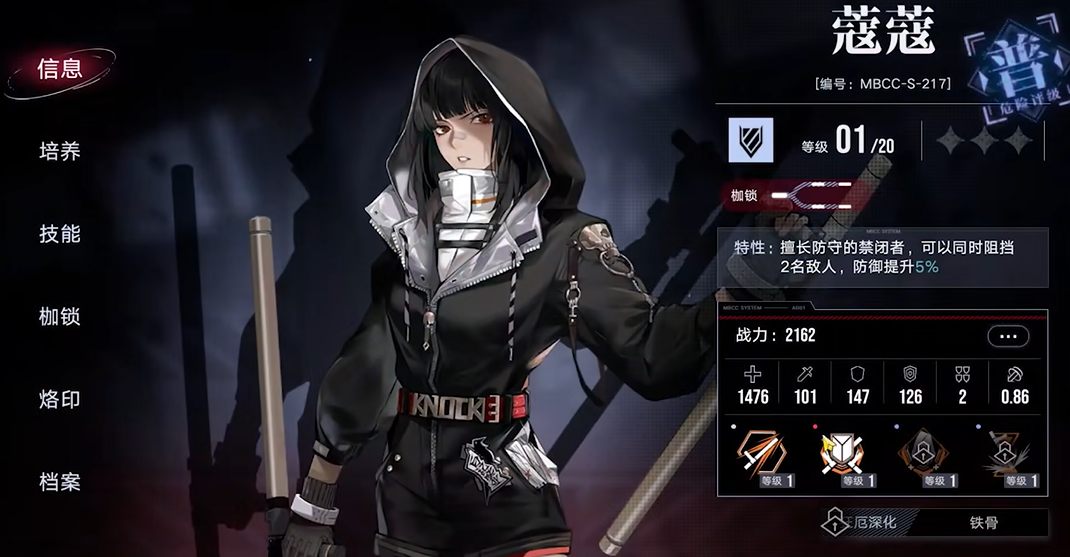The height and width of the screenshot is (557, 1070).
Task: Show the 烙印 (Brand) tab
Action: click(59, 399)
